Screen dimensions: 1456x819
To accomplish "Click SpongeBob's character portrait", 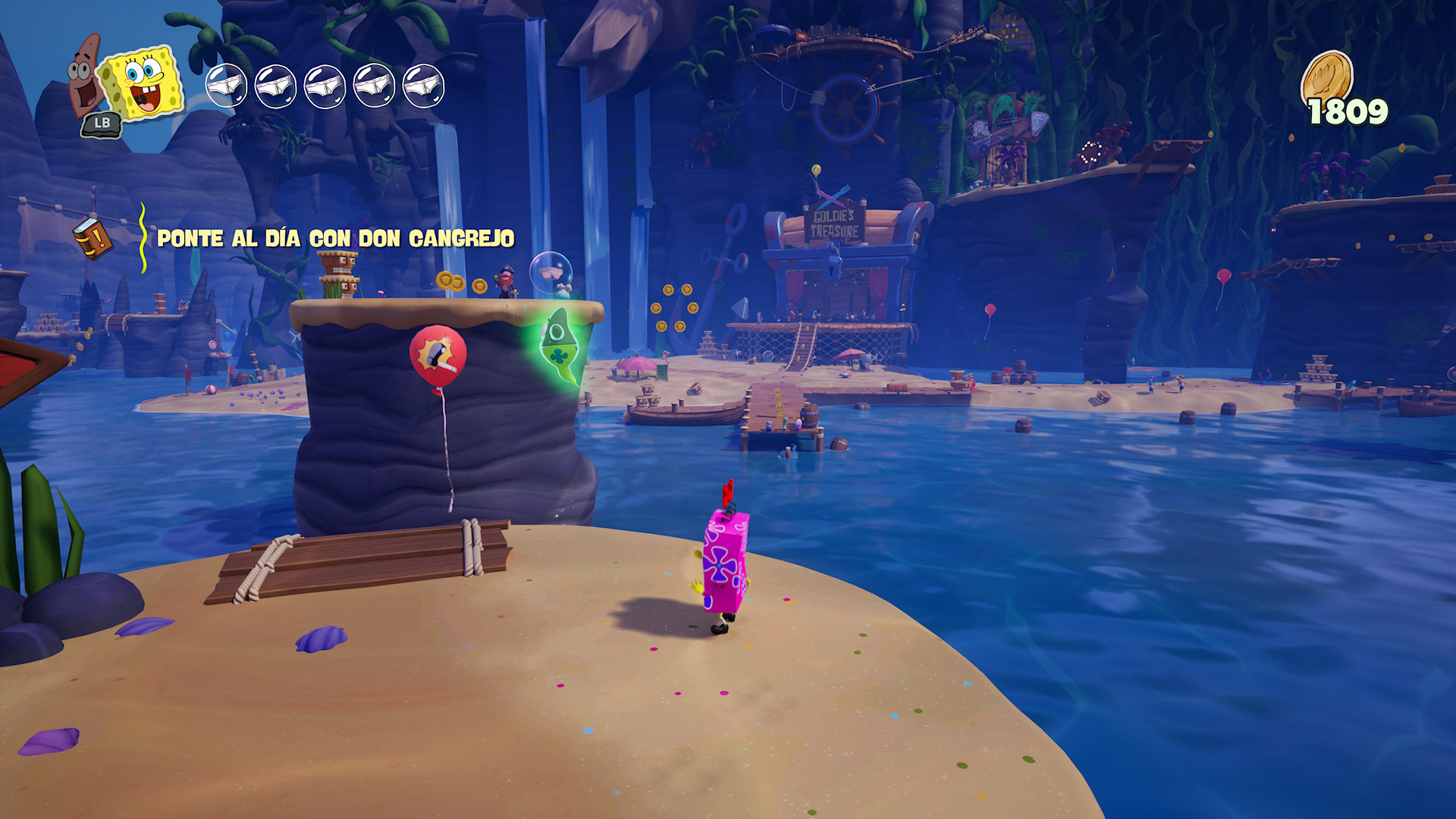I will (144, 83).
